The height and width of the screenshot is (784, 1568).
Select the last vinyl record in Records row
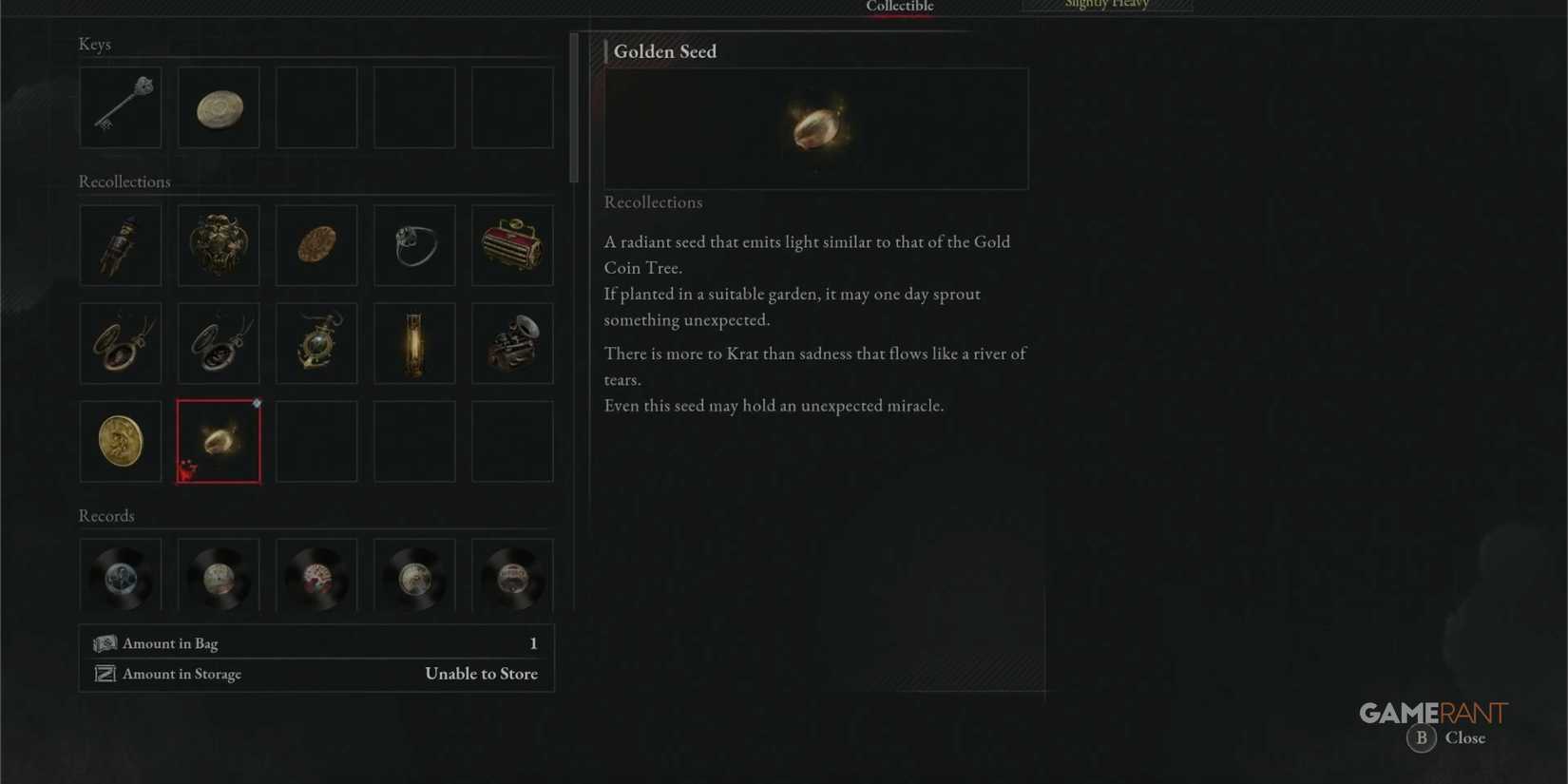tap(511, 575)
